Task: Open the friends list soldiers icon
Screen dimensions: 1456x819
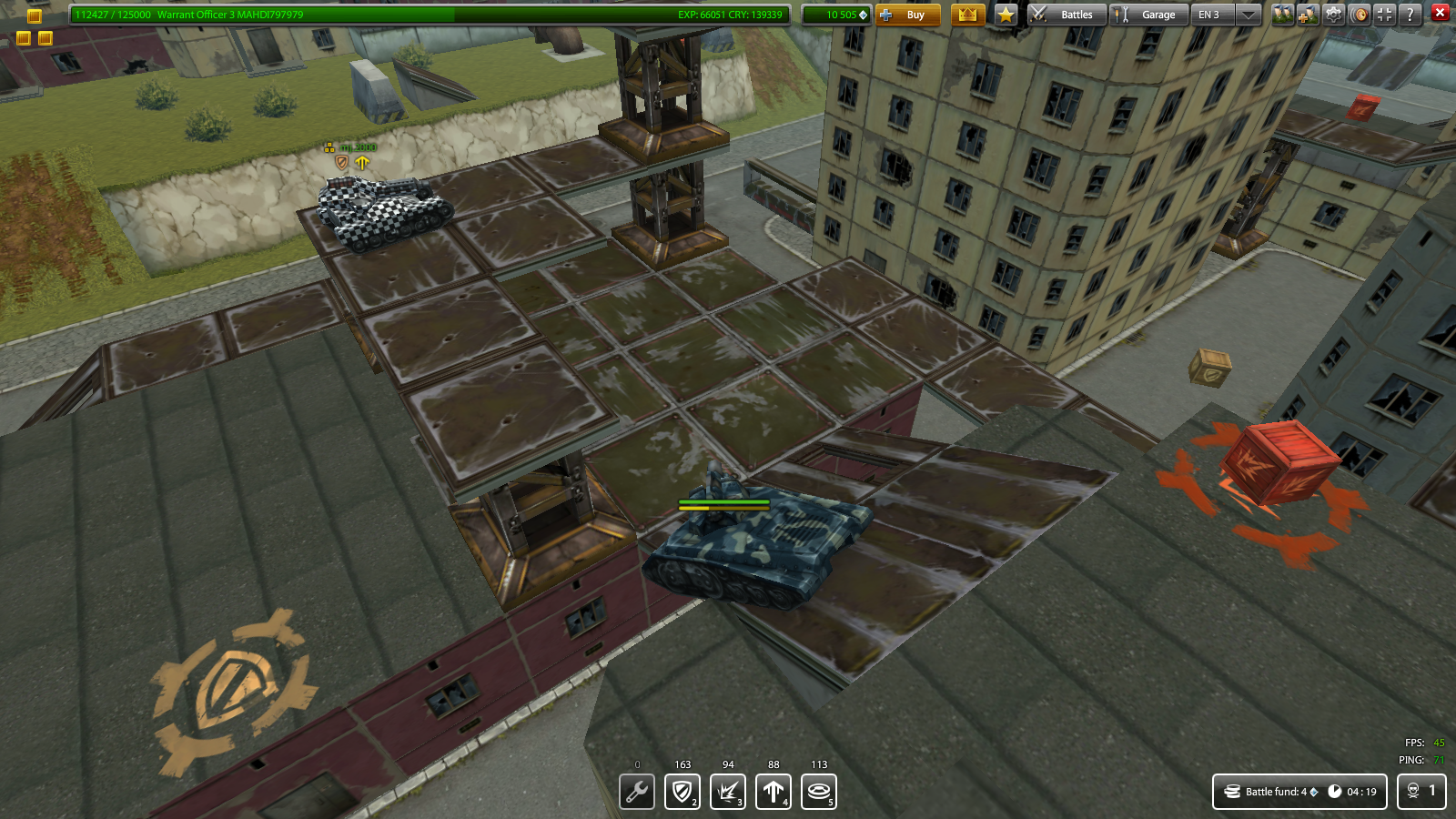Action: [1282, 15]
